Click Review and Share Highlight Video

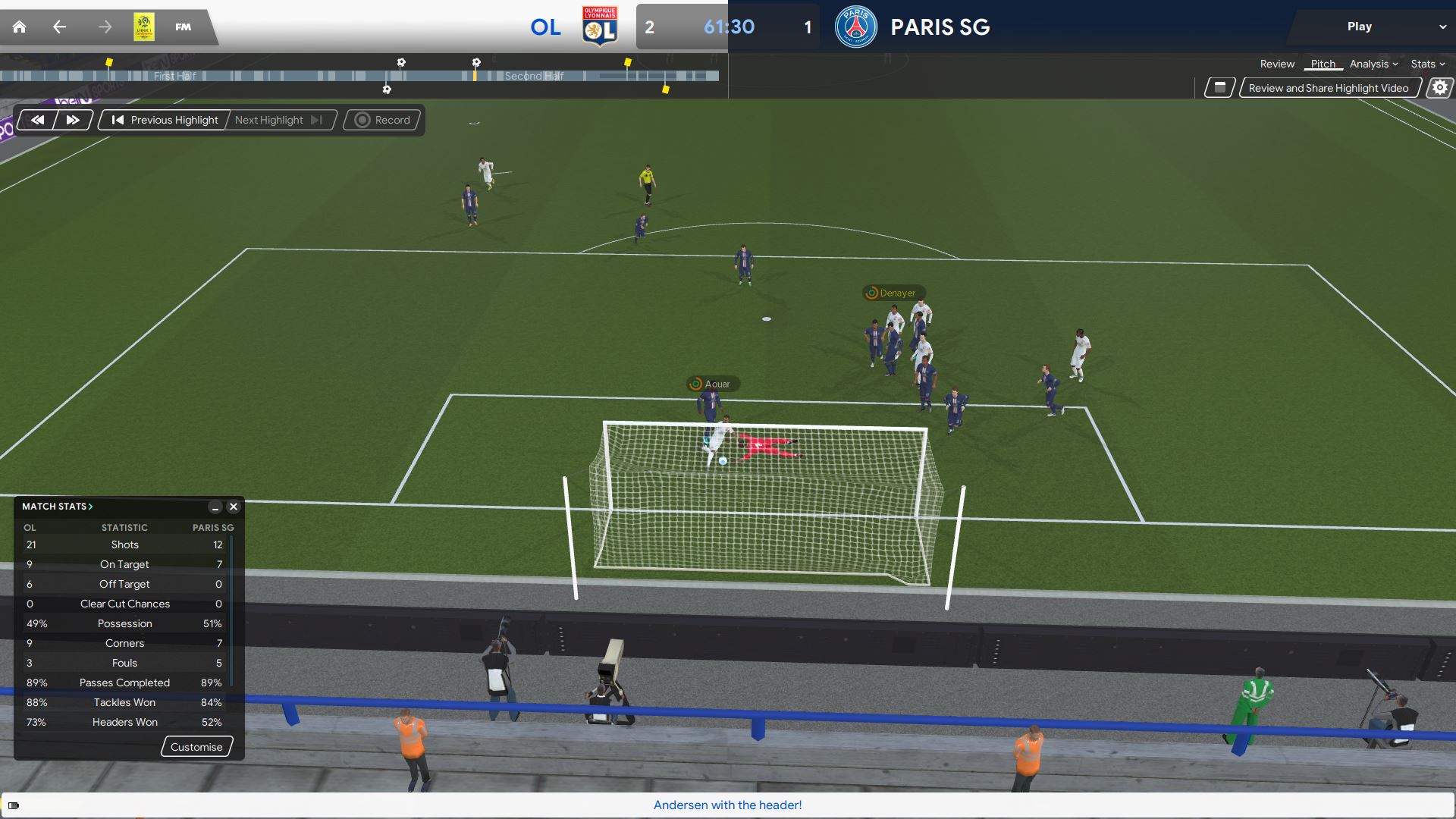[1329, 88]
